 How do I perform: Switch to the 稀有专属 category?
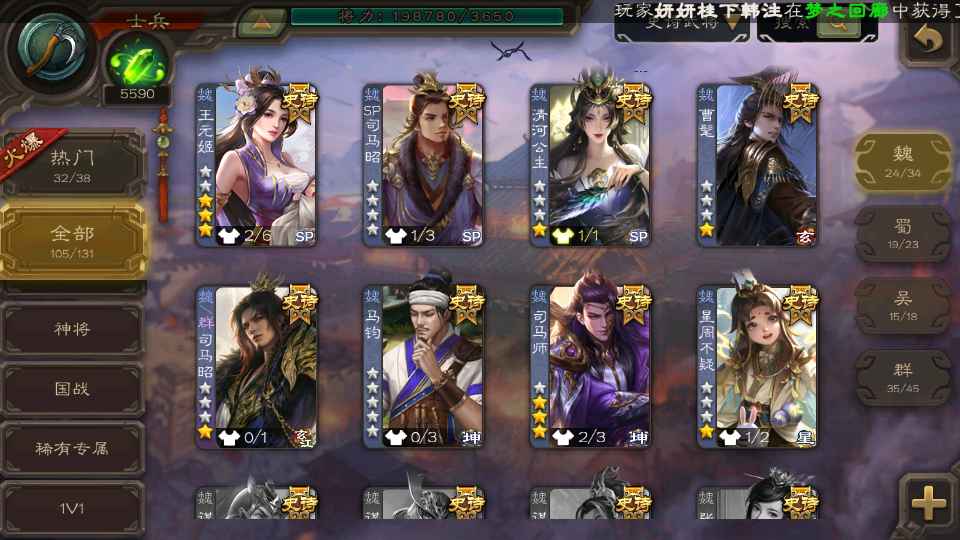72,448
